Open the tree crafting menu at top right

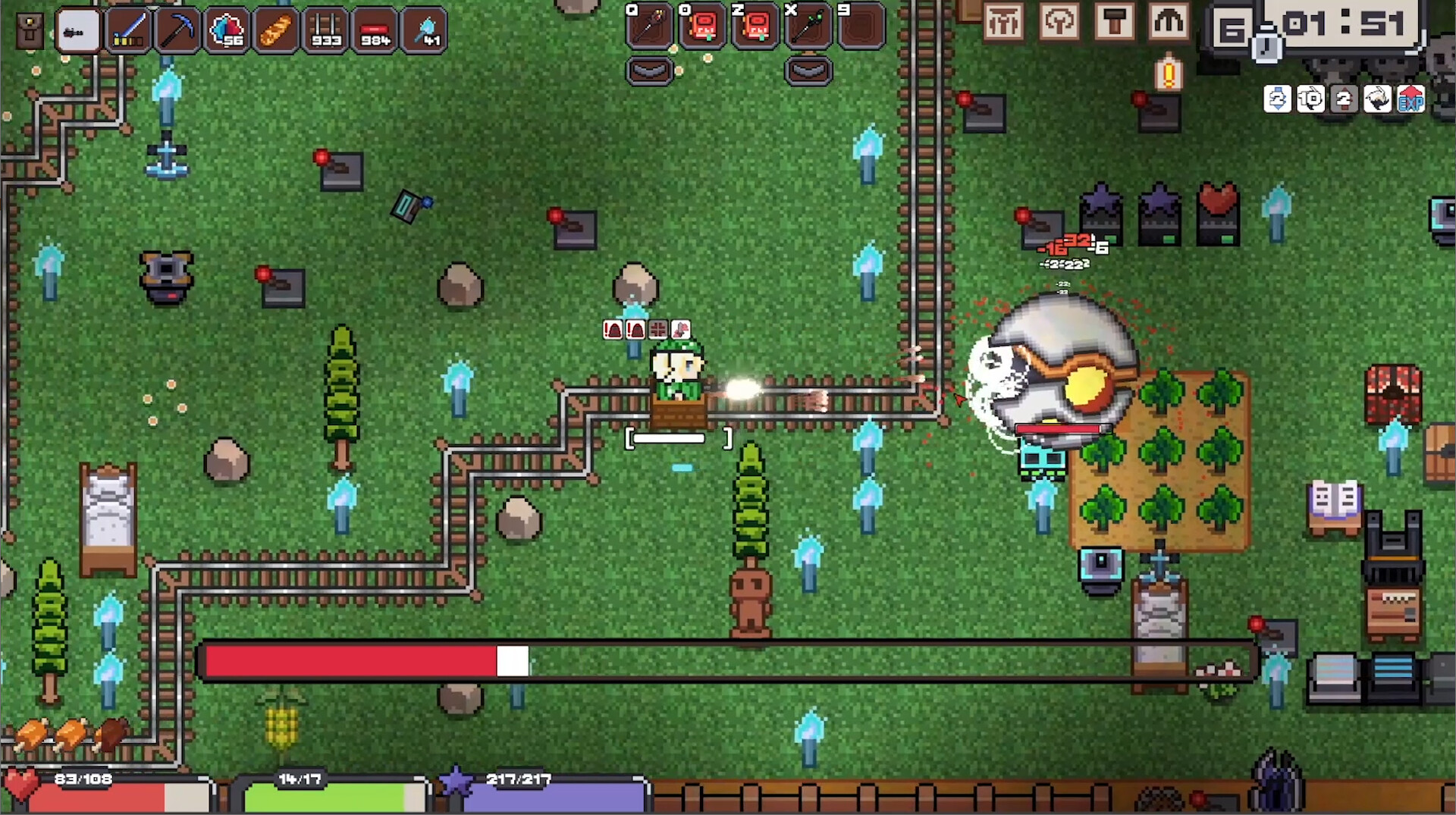click(1060, 23)
